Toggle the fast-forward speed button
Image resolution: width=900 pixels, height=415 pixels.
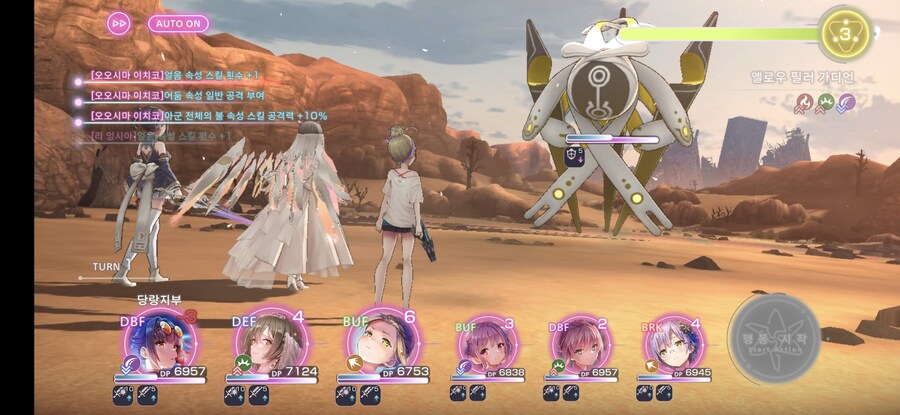point(119,23)
